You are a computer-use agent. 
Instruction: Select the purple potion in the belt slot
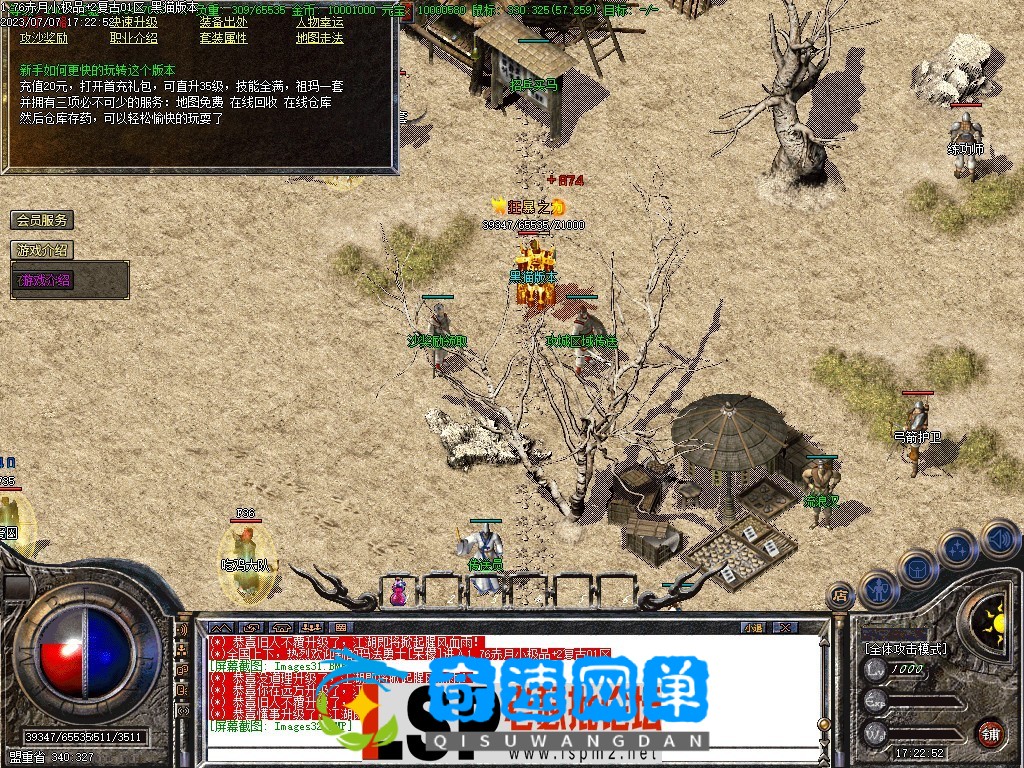[399, 592]
